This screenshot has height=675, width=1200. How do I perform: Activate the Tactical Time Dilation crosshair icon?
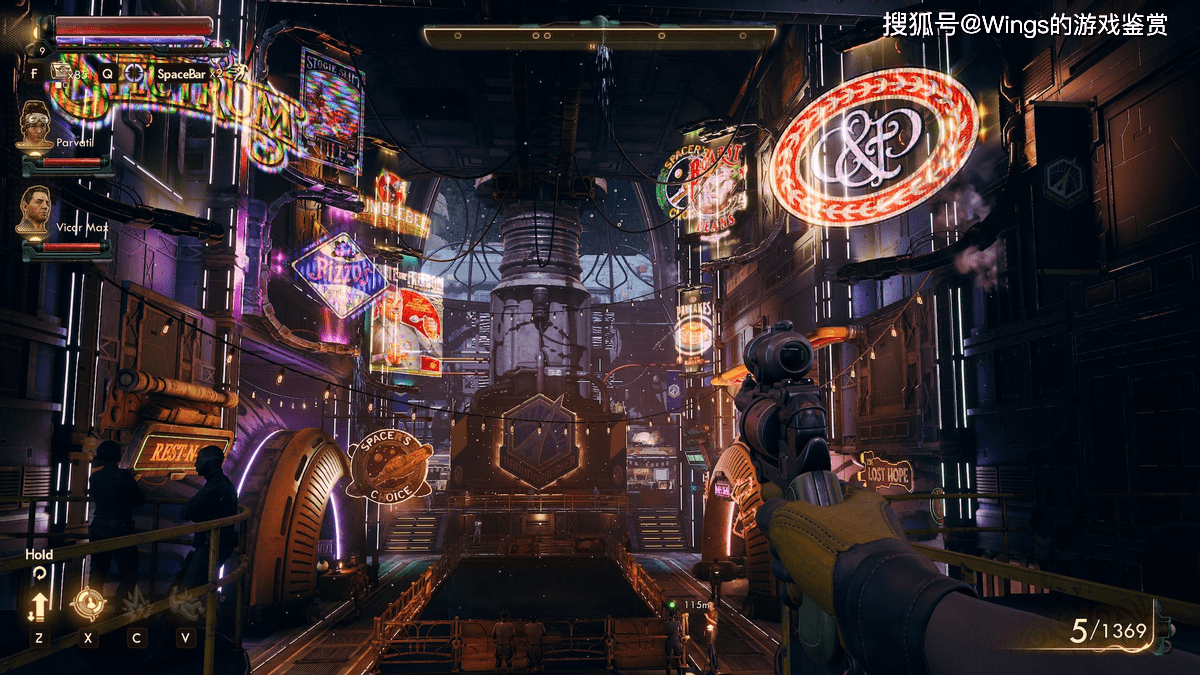(133, 72)
